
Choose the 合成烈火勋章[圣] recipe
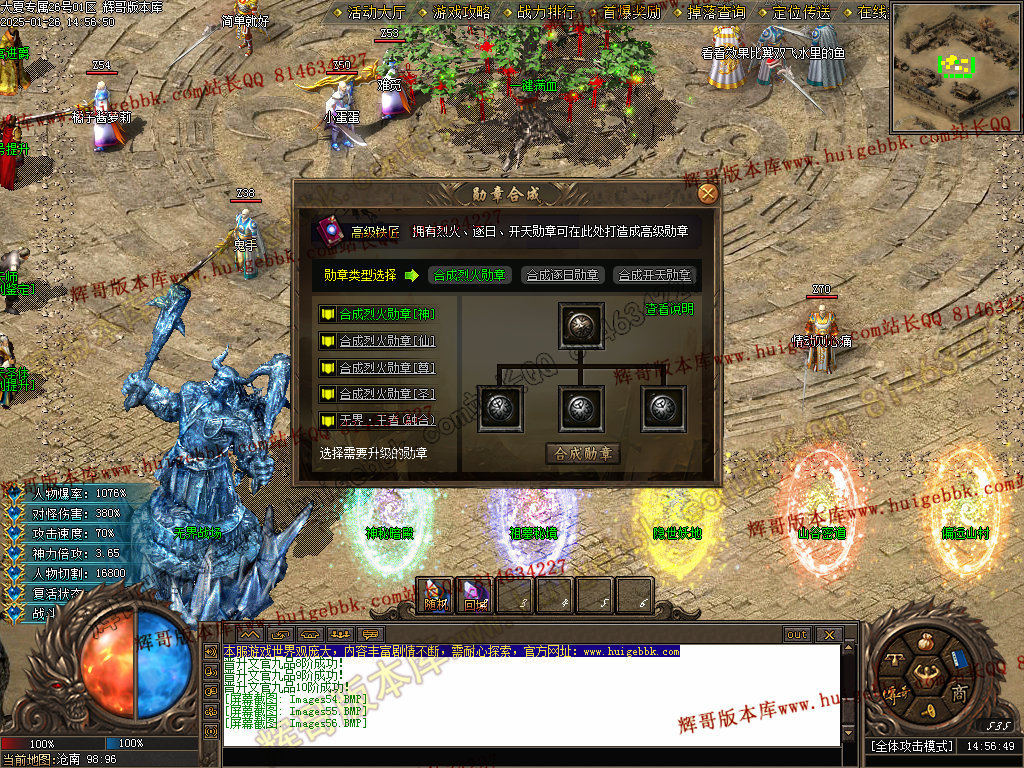386,394
